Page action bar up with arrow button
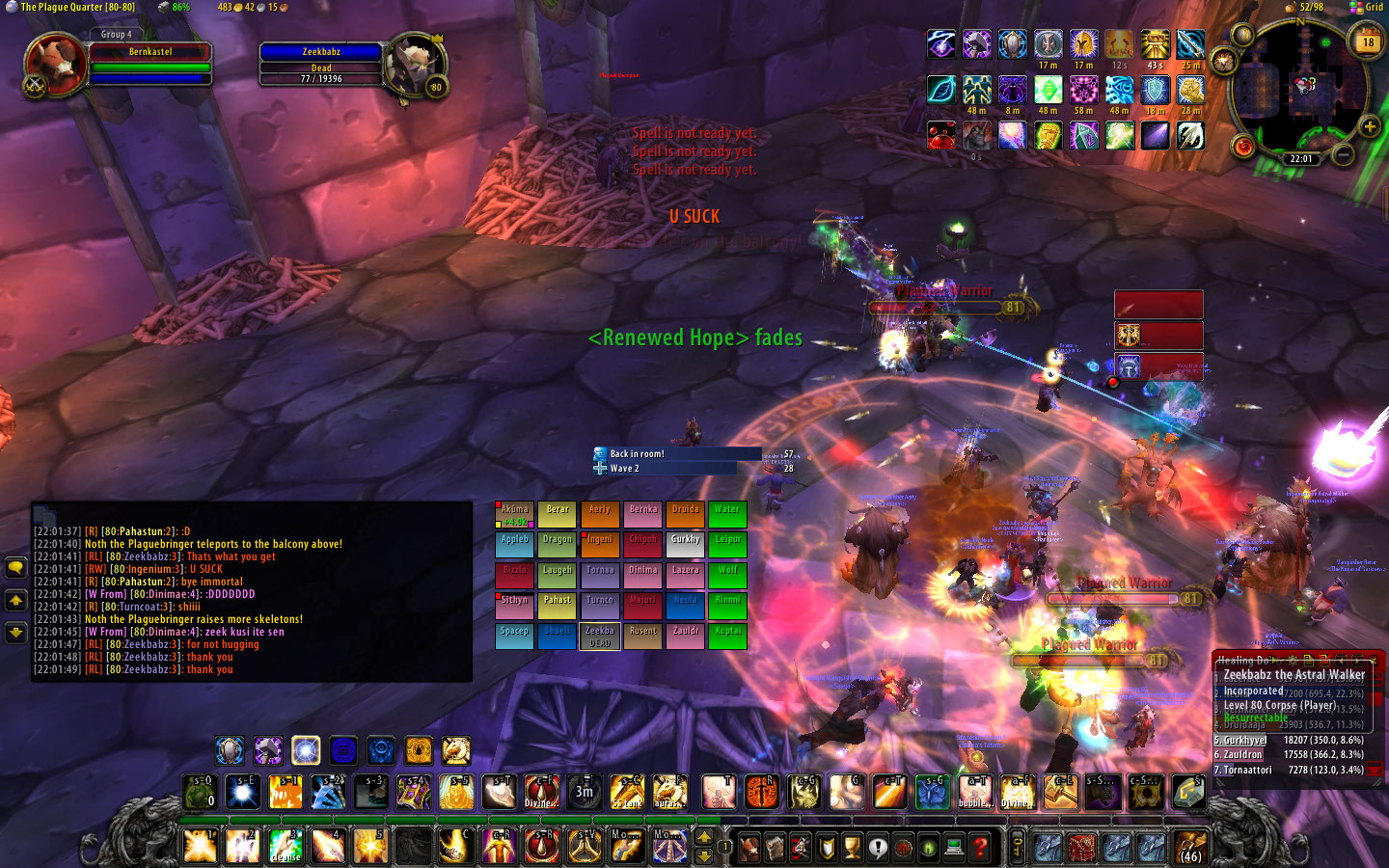The image size is (1389, 868). pyautogui.click(x=704, y=836)
